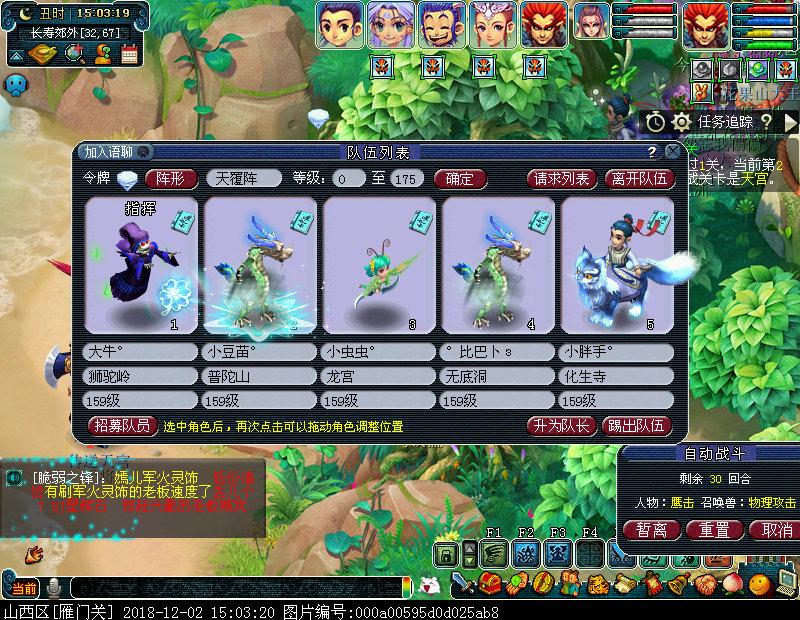The image size is (800, 620).
Task: Cancel auto-battle with 取消
Action: coord(769,529)
